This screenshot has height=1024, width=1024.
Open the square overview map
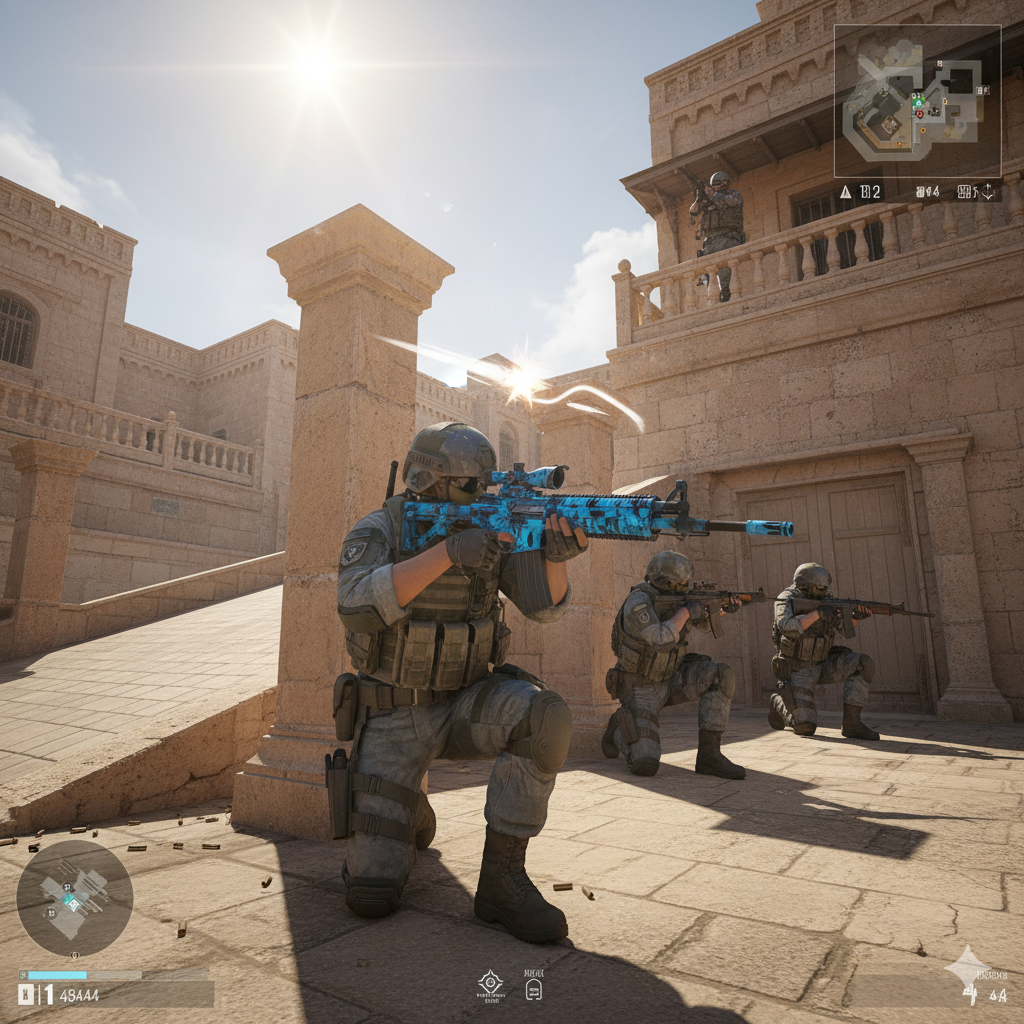pos(917,100)
